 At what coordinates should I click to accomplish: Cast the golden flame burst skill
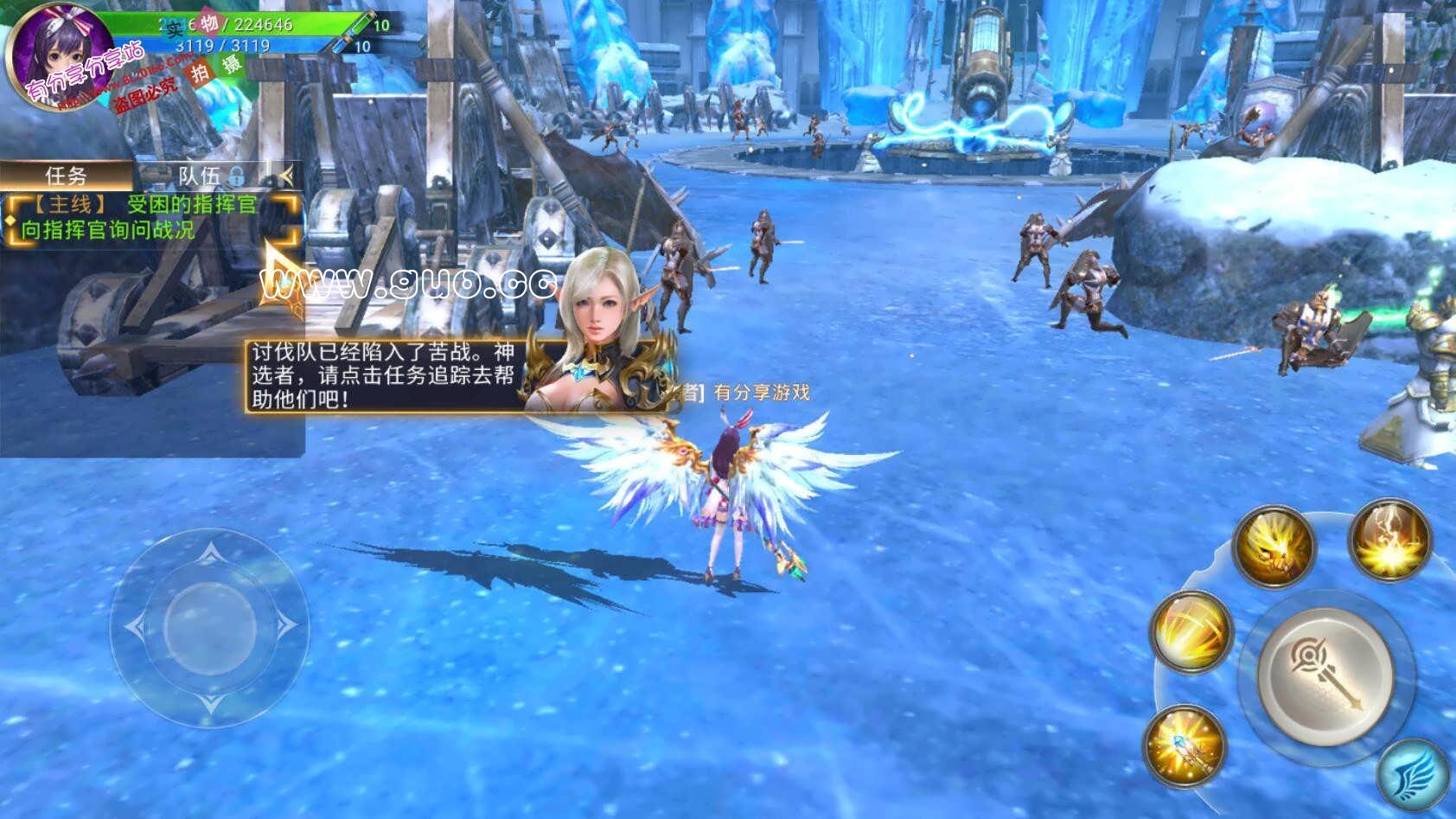pyautogui.click(x=1389, y=541)
